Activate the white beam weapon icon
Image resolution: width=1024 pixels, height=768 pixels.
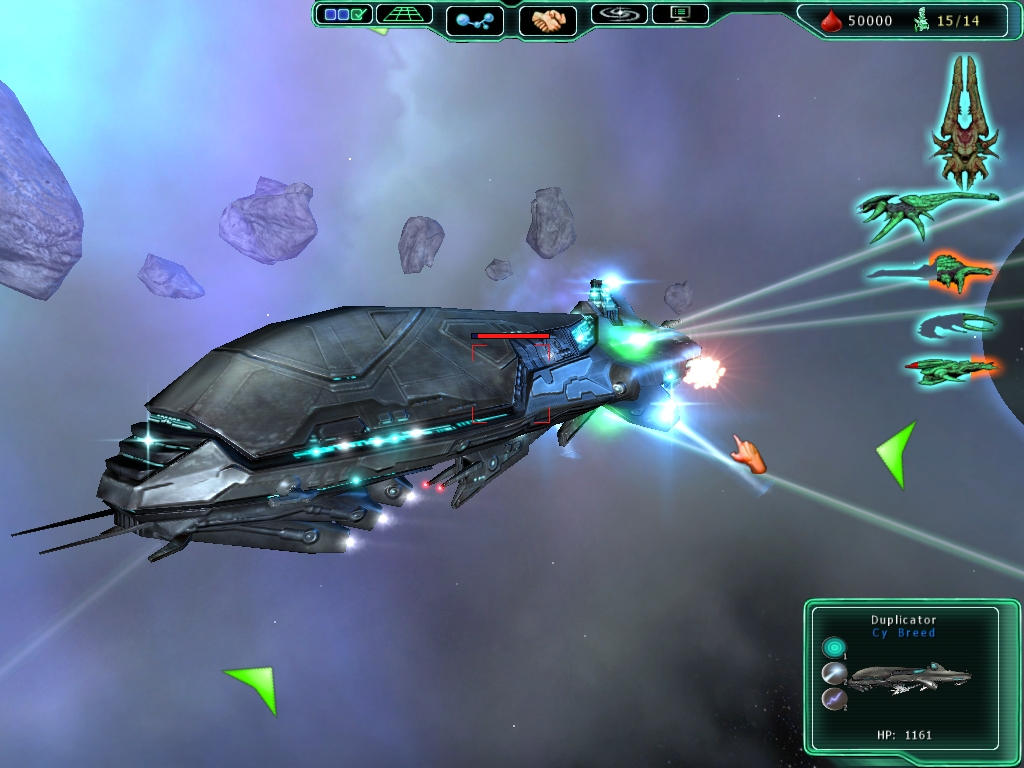coord(833,673)
